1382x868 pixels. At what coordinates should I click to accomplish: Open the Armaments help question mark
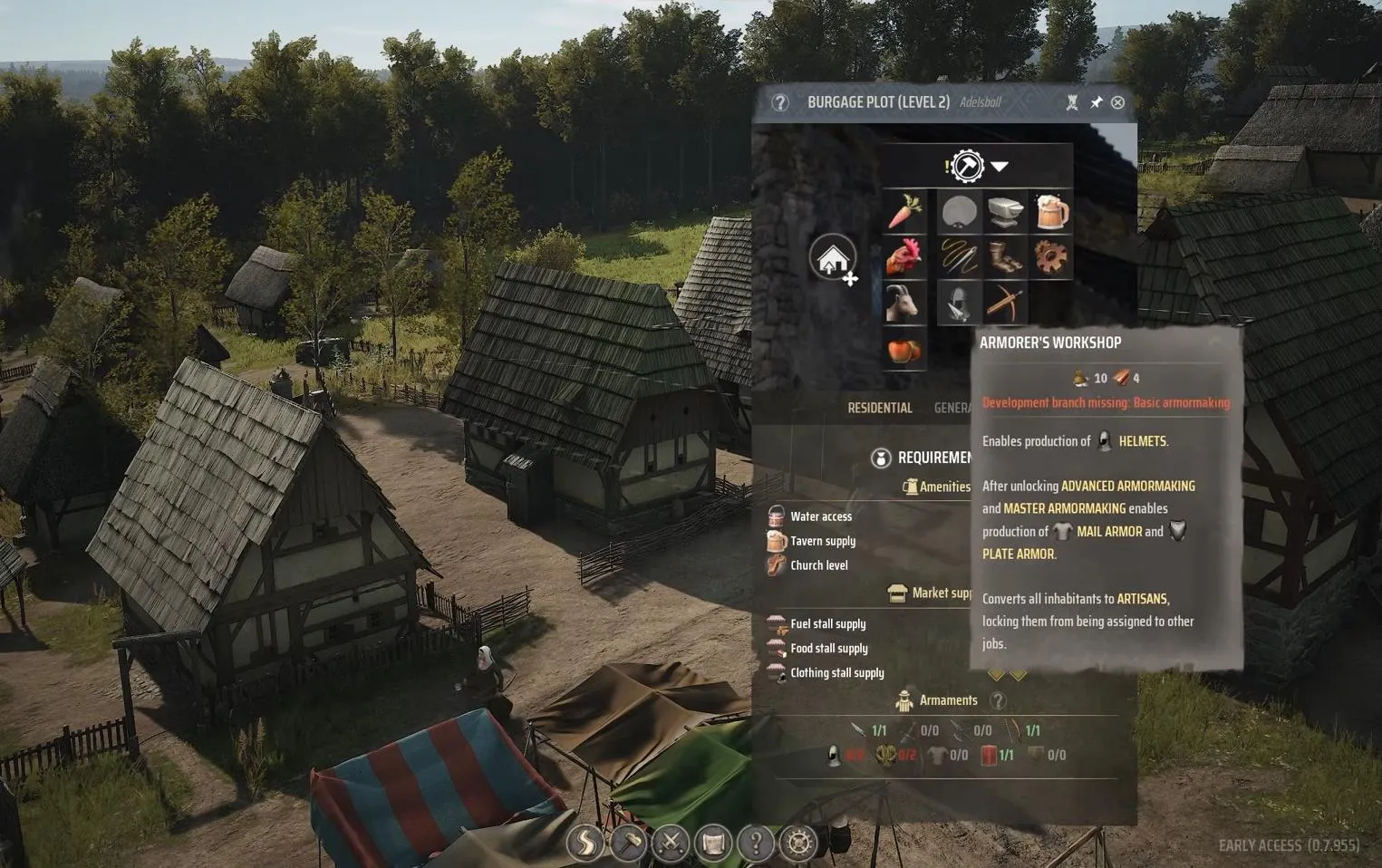pyautogui.click(x=998, y=700)
